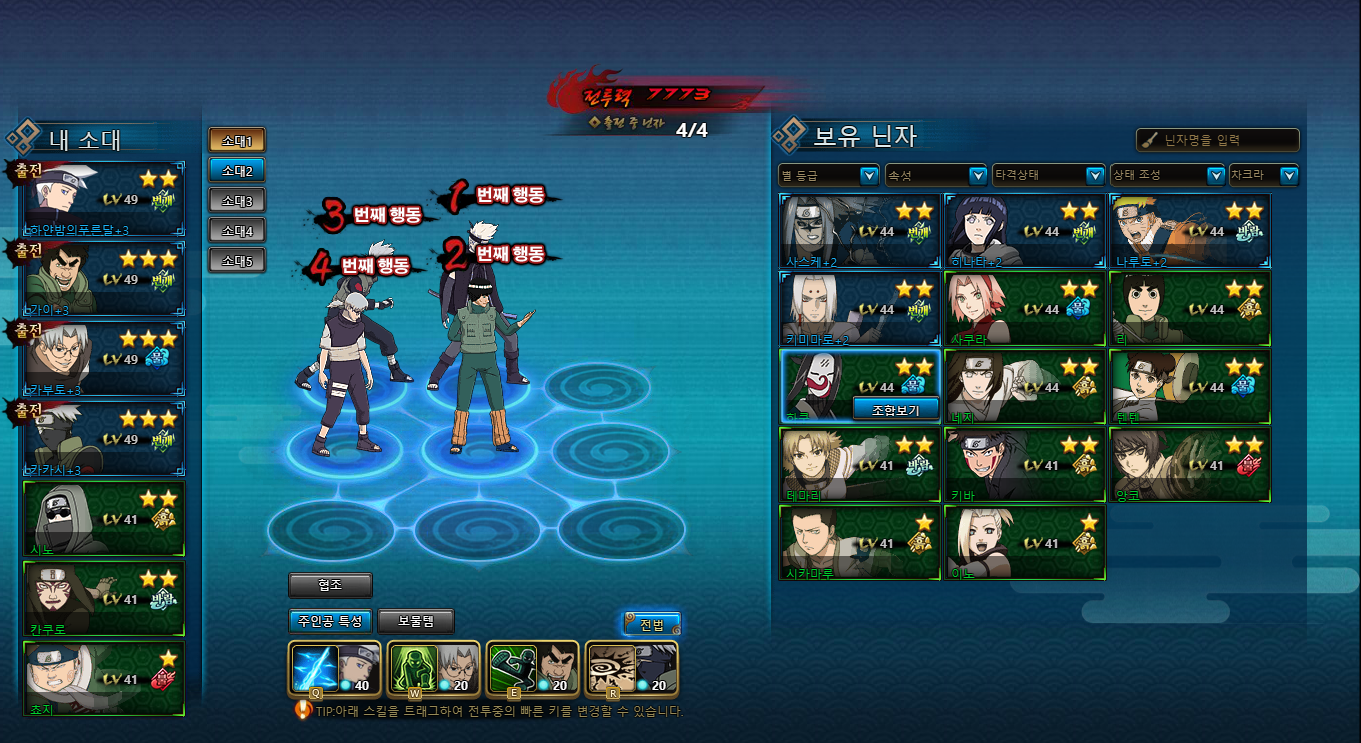
Task: Open the 보물템 panel
Action: coord(416,621)
